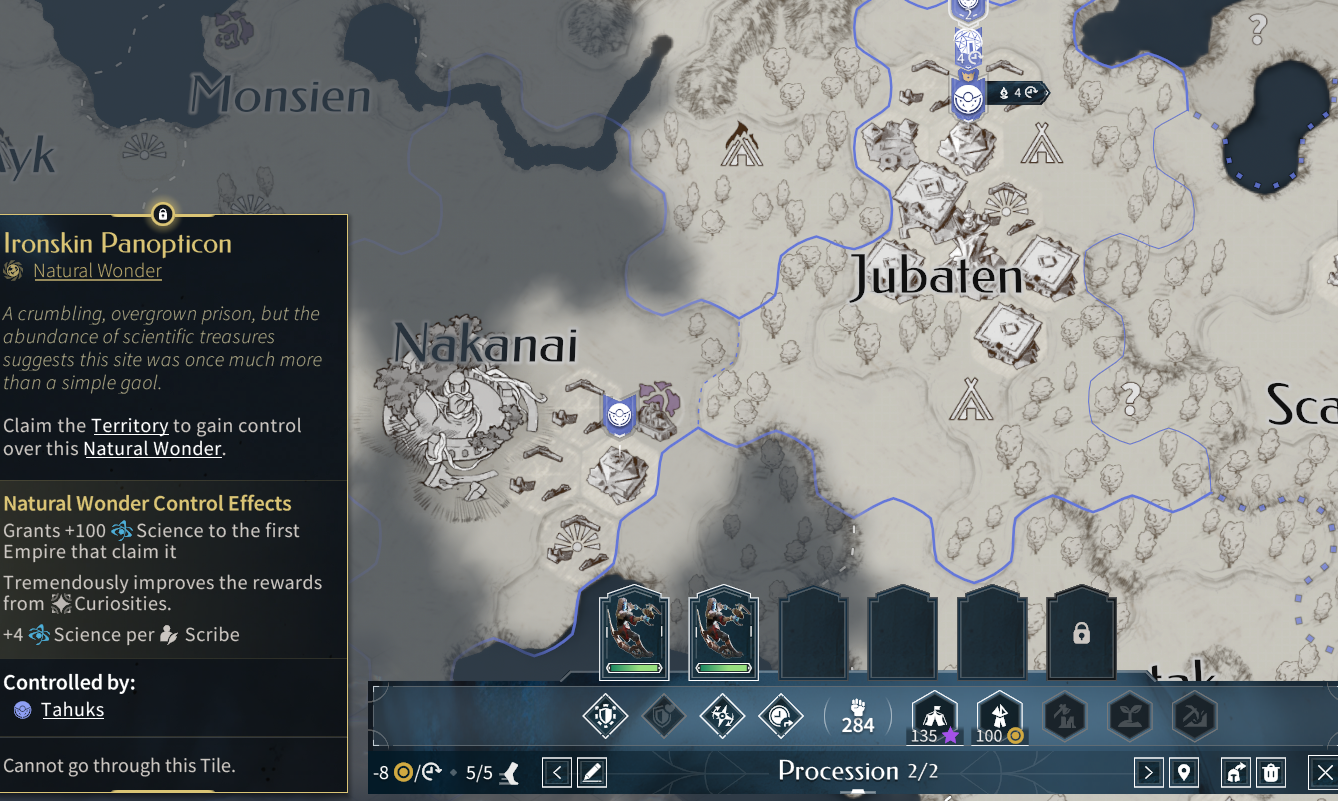Screen dimensions: 1338x801
Task: Open the Natural Wonder link under title
Action: 97,271
